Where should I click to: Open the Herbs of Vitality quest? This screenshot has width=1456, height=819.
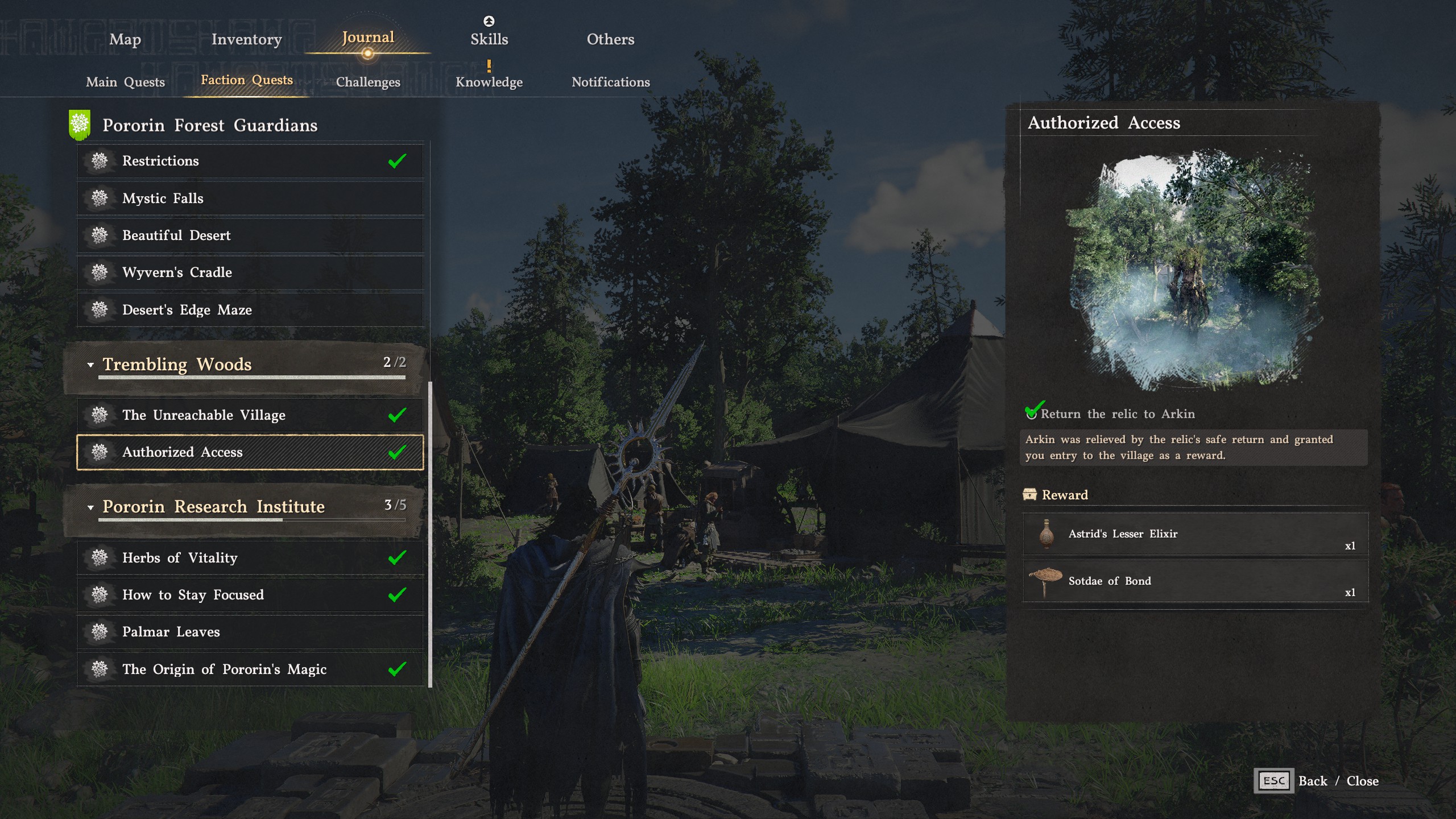(250, 557)
